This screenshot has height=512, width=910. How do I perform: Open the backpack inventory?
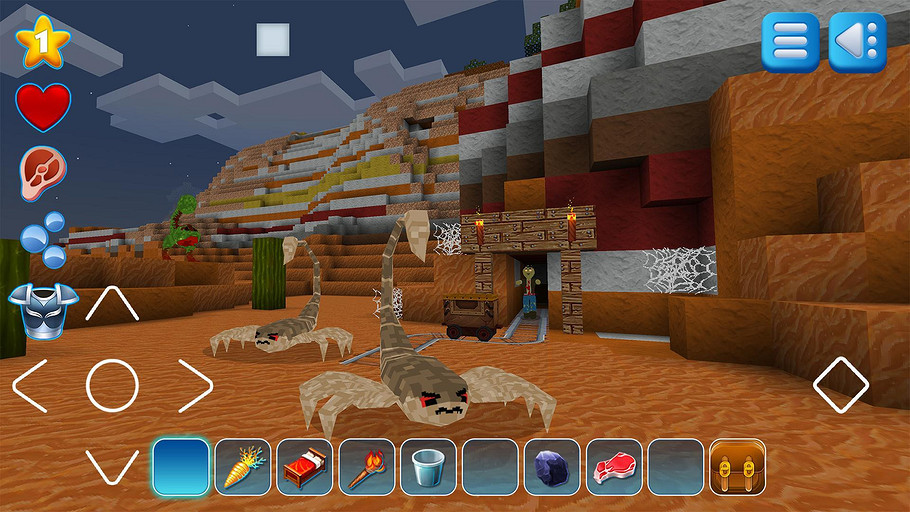737,467
